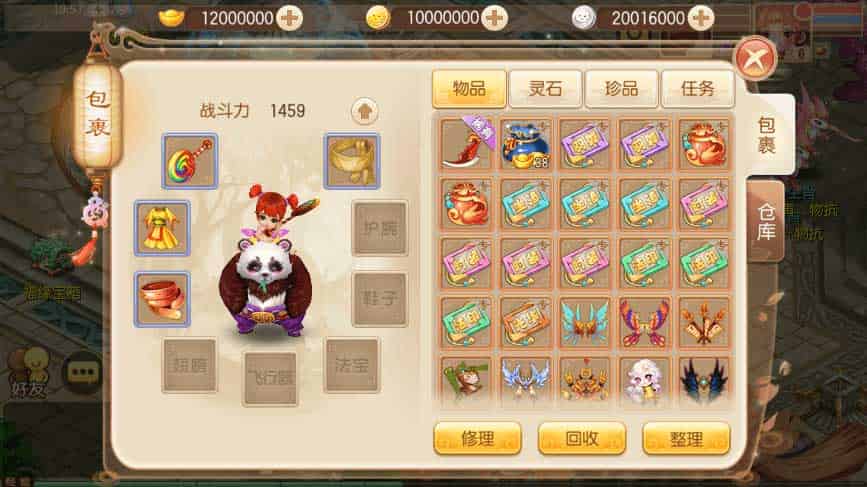Select the 物品 tab
This screenshot has width=867, height=487.
pos(469,88)
